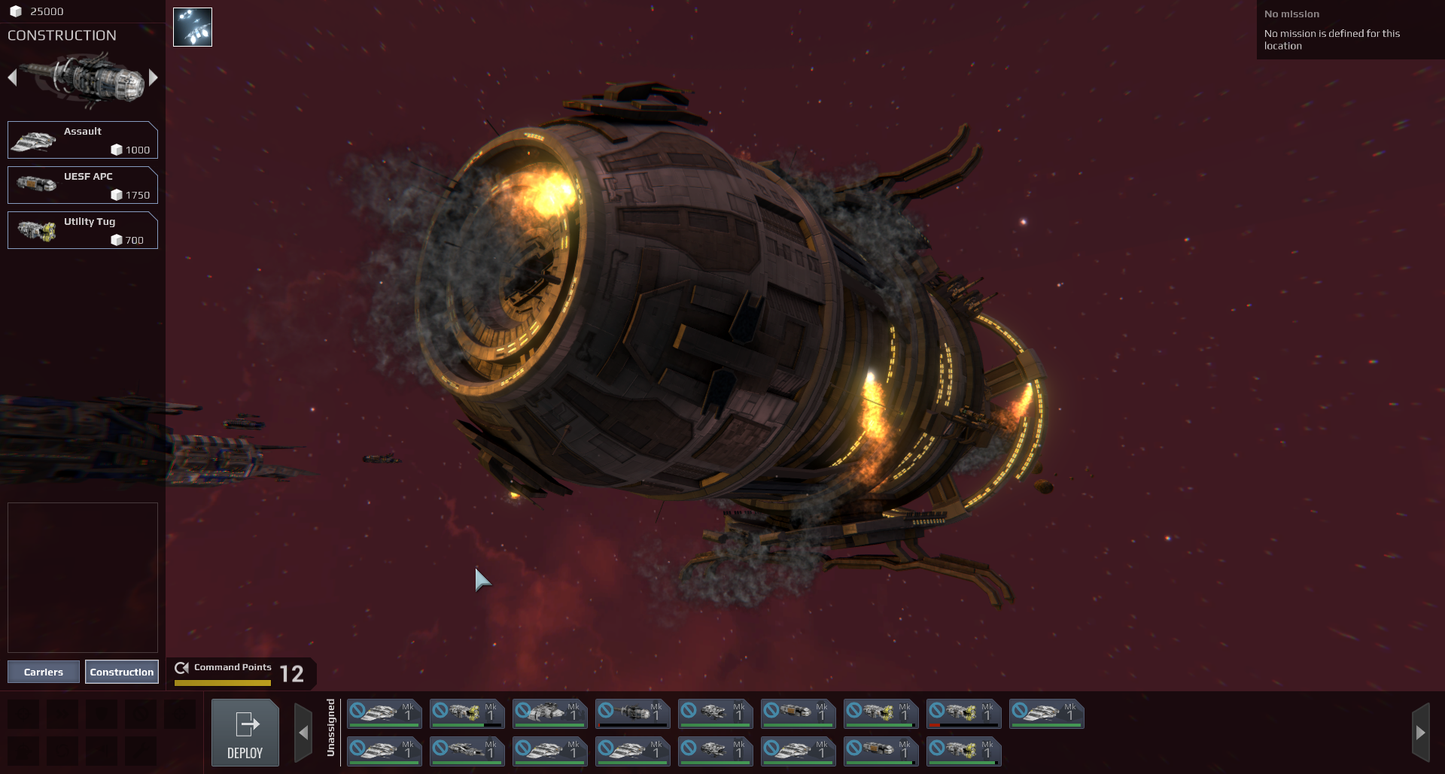Open the fleet overview thumbnail top left
Screen dimensions: 1445x774
click(192, 26)
